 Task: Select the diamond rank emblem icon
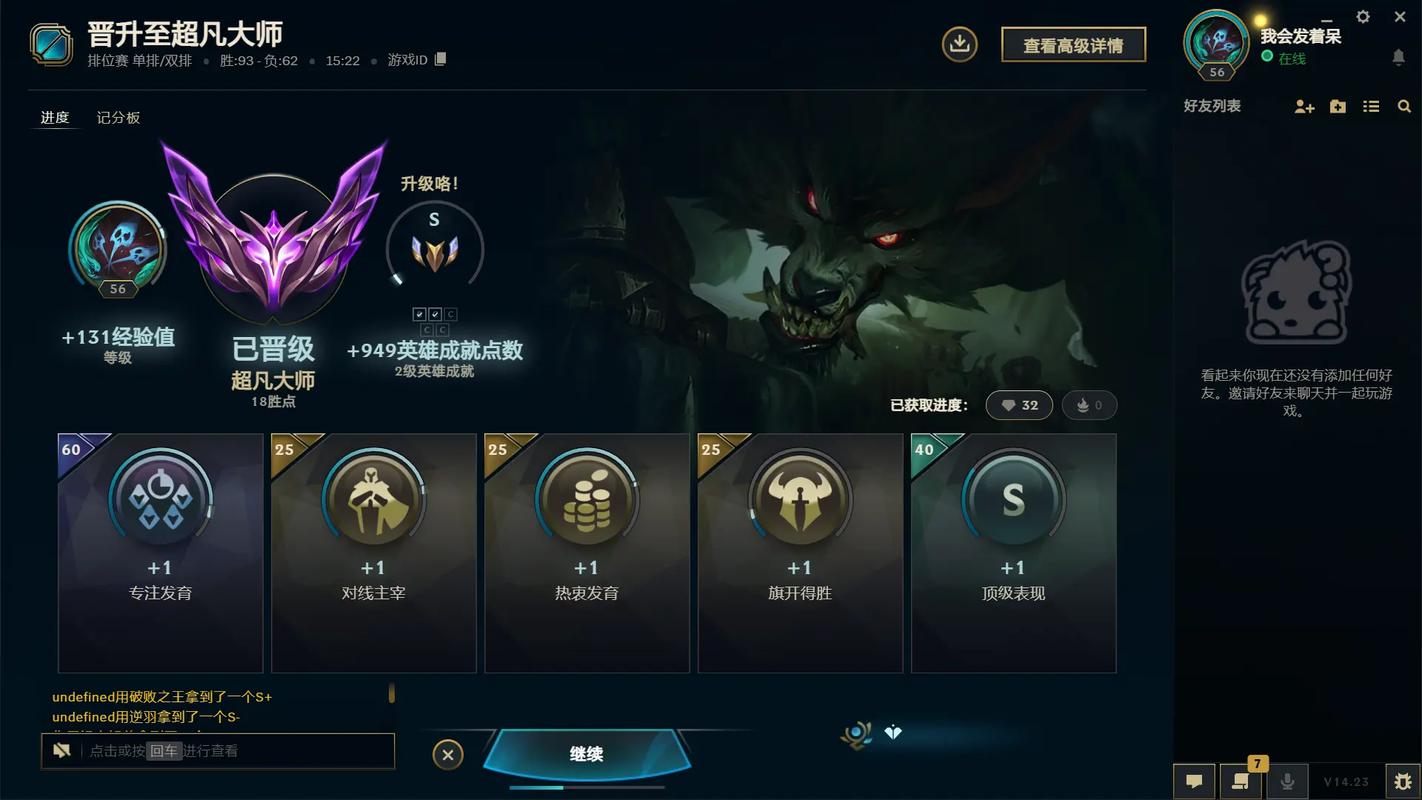(x=893, y=732)
